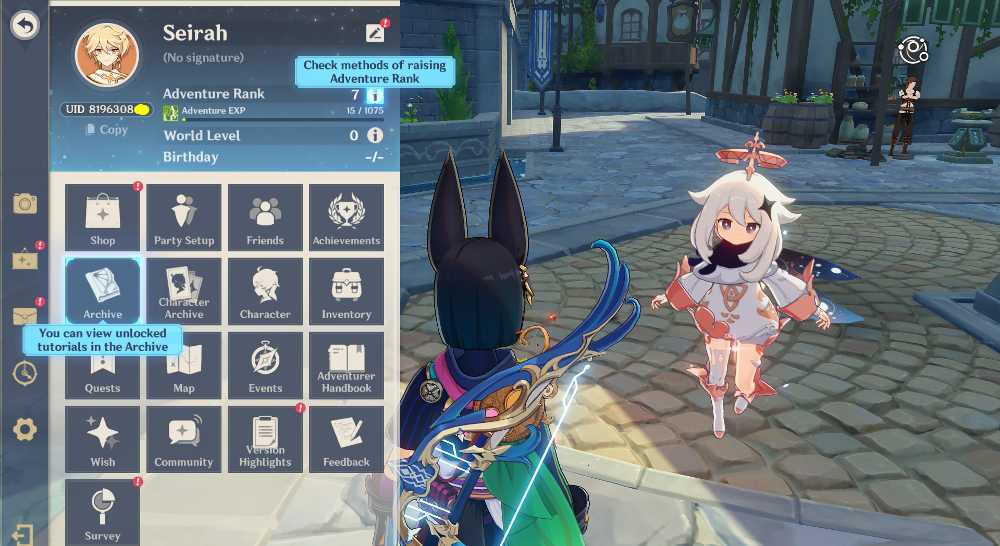Open the Shop menu
1000x546 pixels.
[103, 217]
